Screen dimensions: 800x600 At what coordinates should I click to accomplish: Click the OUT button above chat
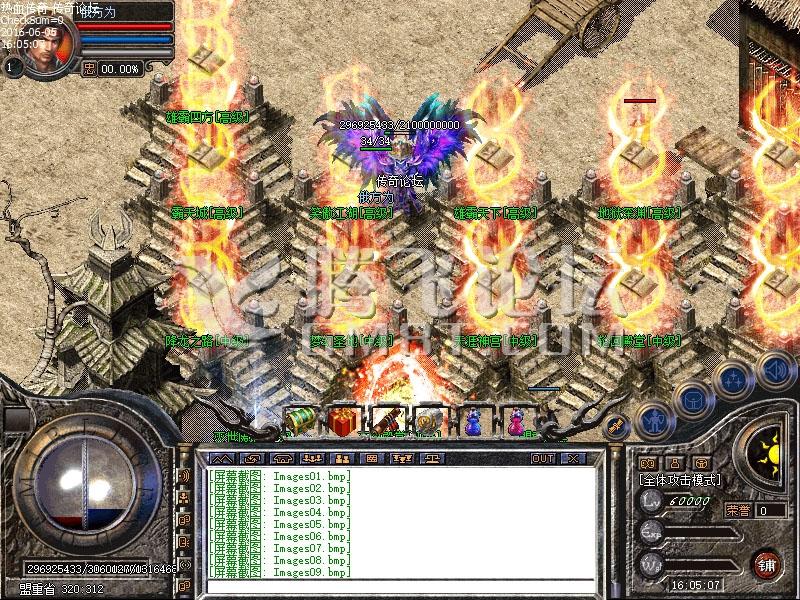pyautogui.click(x=542, y=458)
